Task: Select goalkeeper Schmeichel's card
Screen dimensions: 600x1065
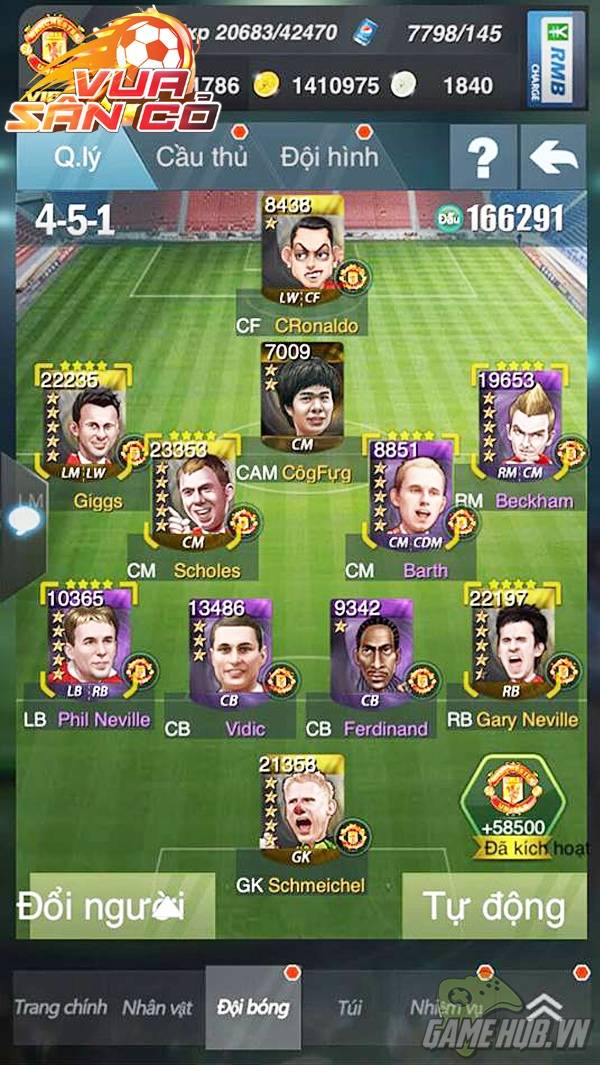Action: [301, 811]
